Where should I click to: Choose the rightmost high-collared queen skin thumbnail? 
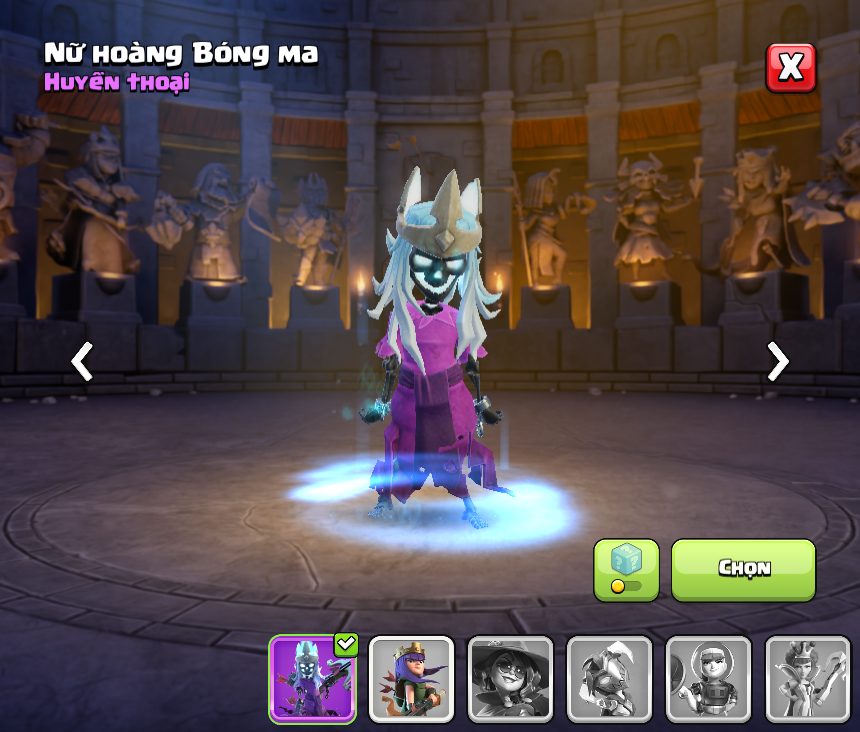tap(807, 679)
